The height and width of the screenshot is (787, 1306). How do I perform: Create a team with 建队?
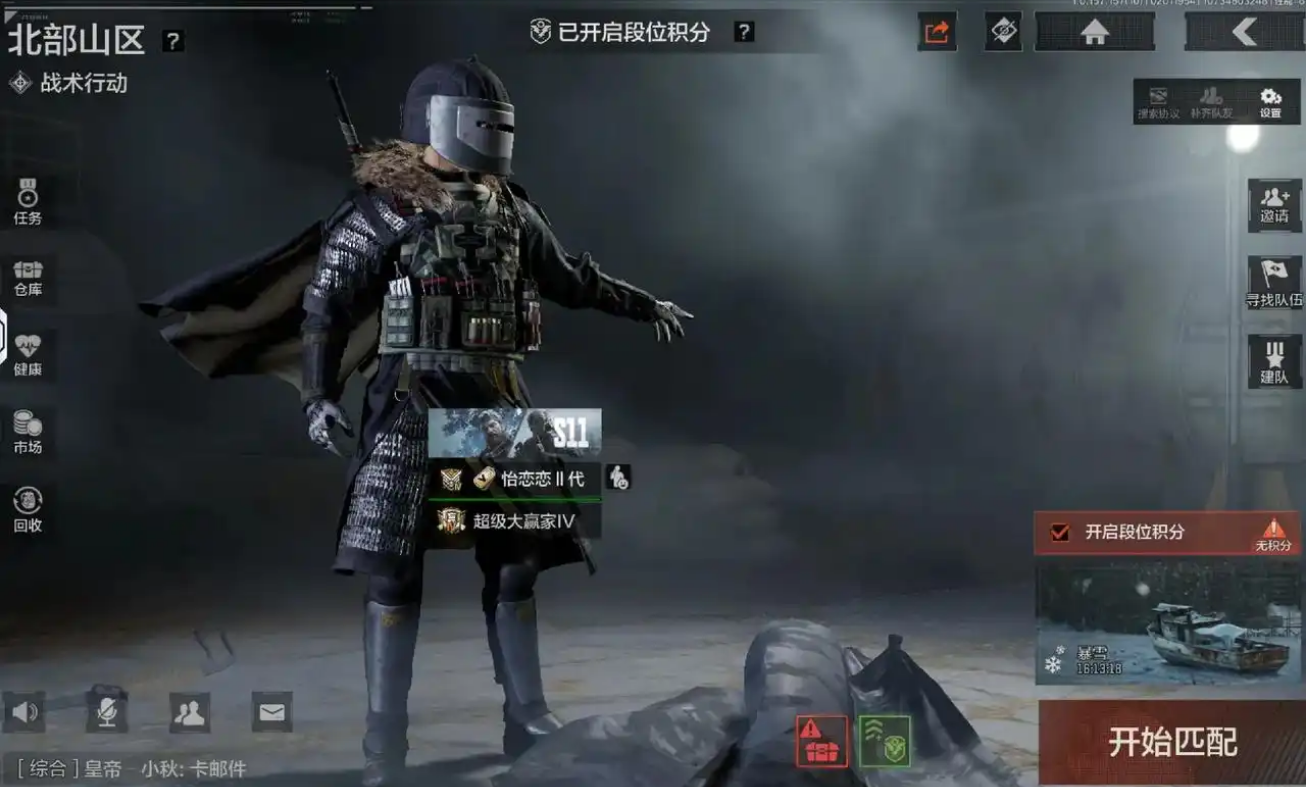tap(1274, 361)
